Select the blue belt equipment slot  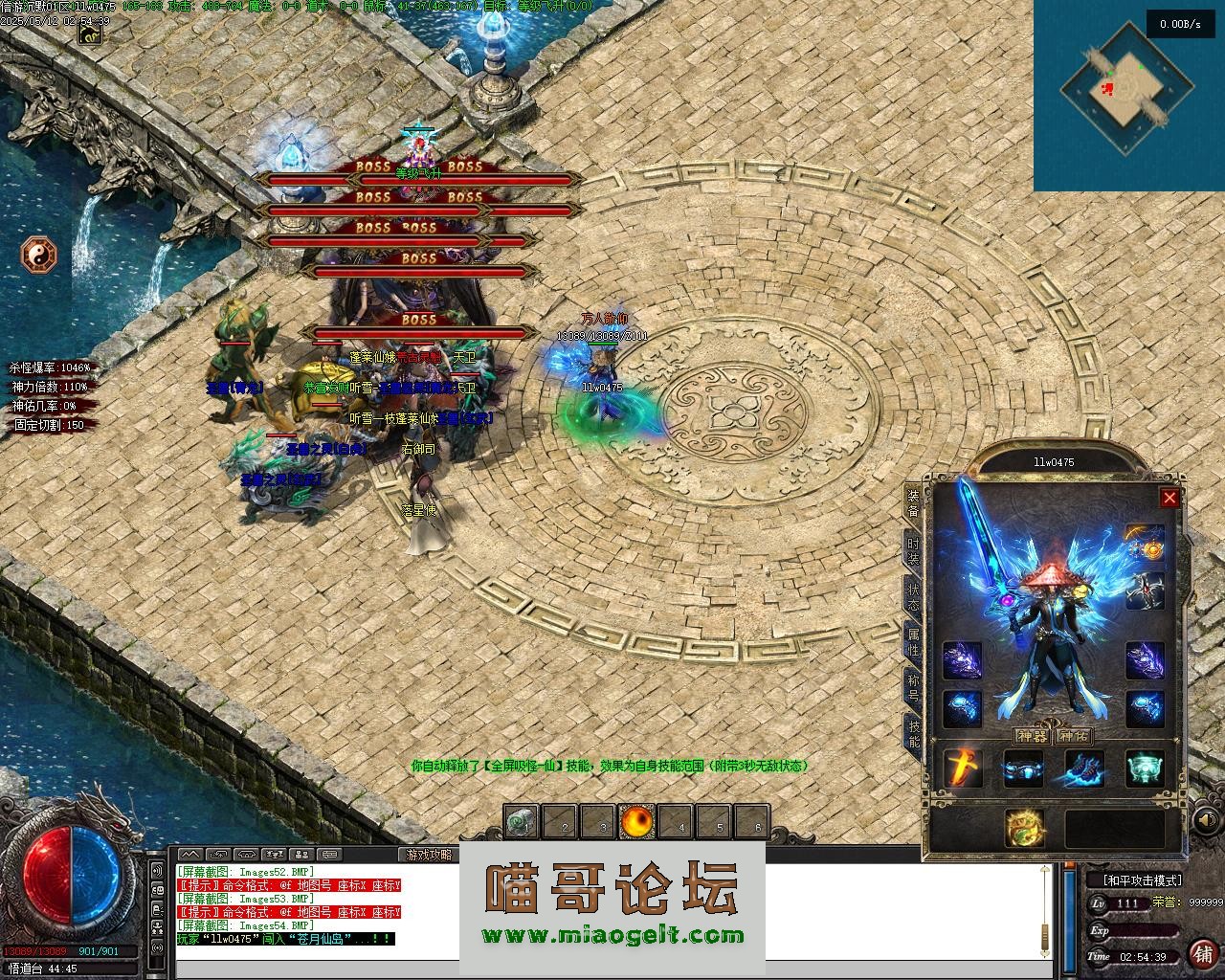(x=1022, y=768)
